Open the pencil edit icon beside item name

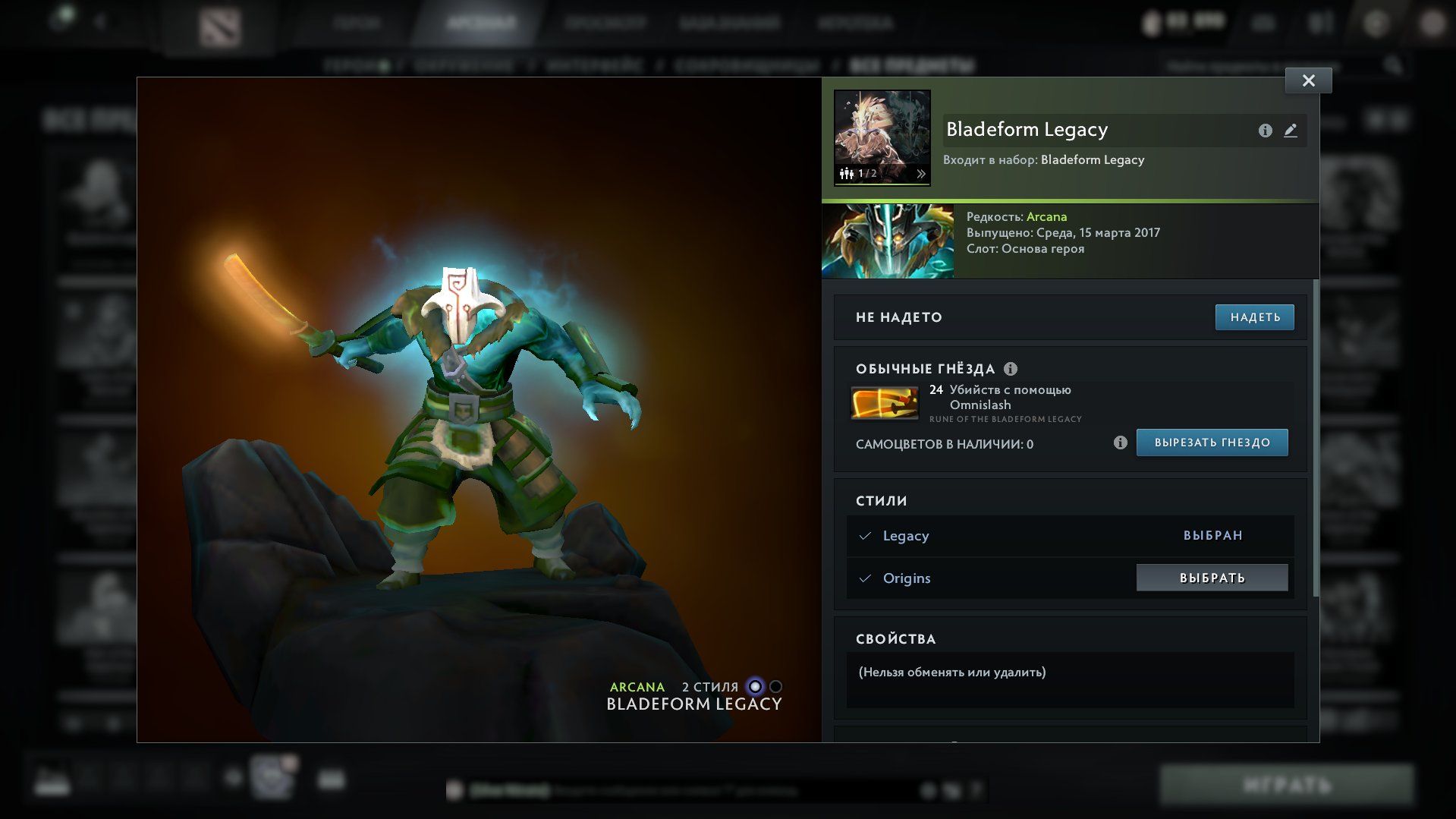1290,131
